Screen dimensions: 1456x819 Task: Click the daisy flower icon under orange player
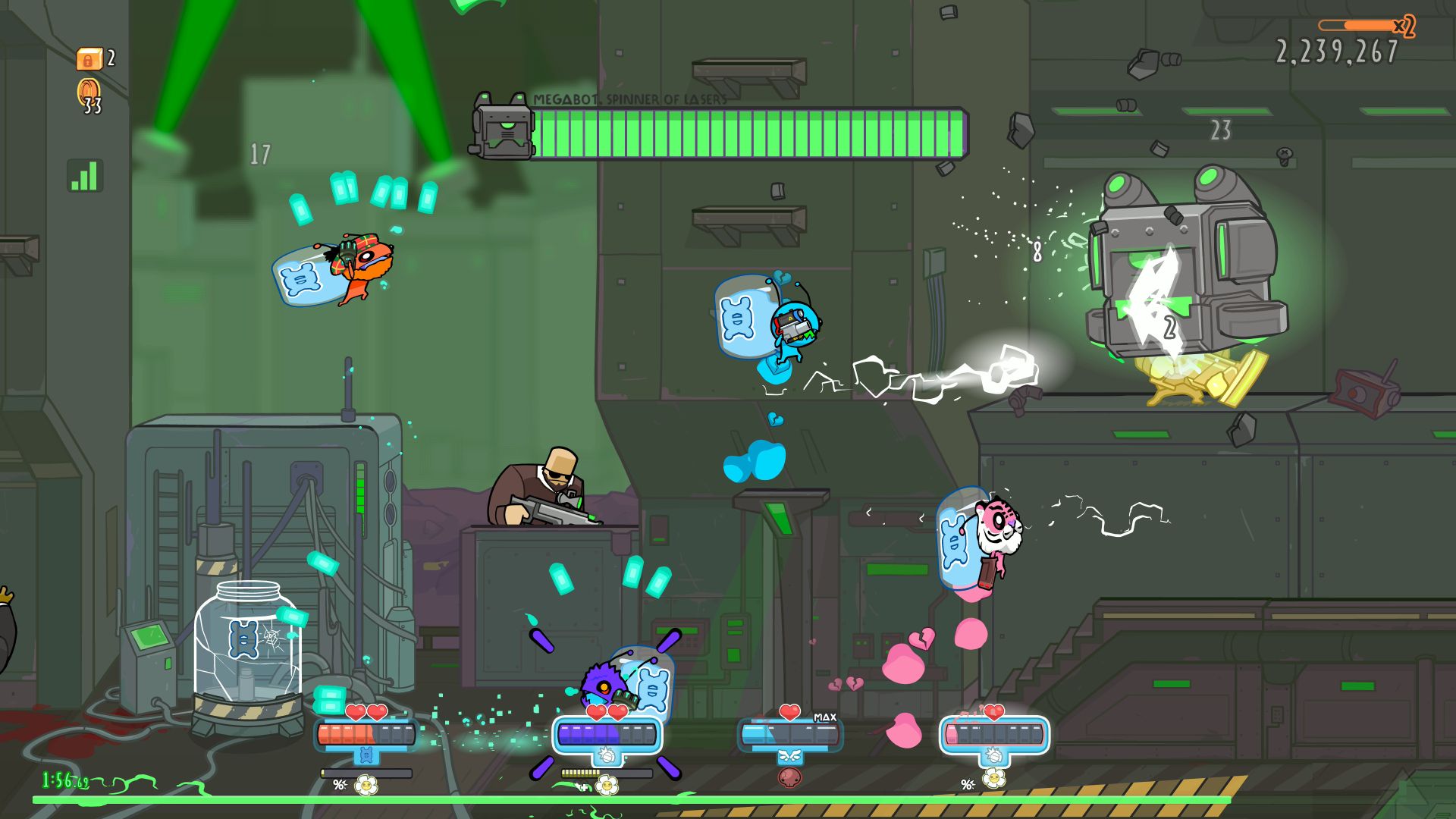coord(366,785)
